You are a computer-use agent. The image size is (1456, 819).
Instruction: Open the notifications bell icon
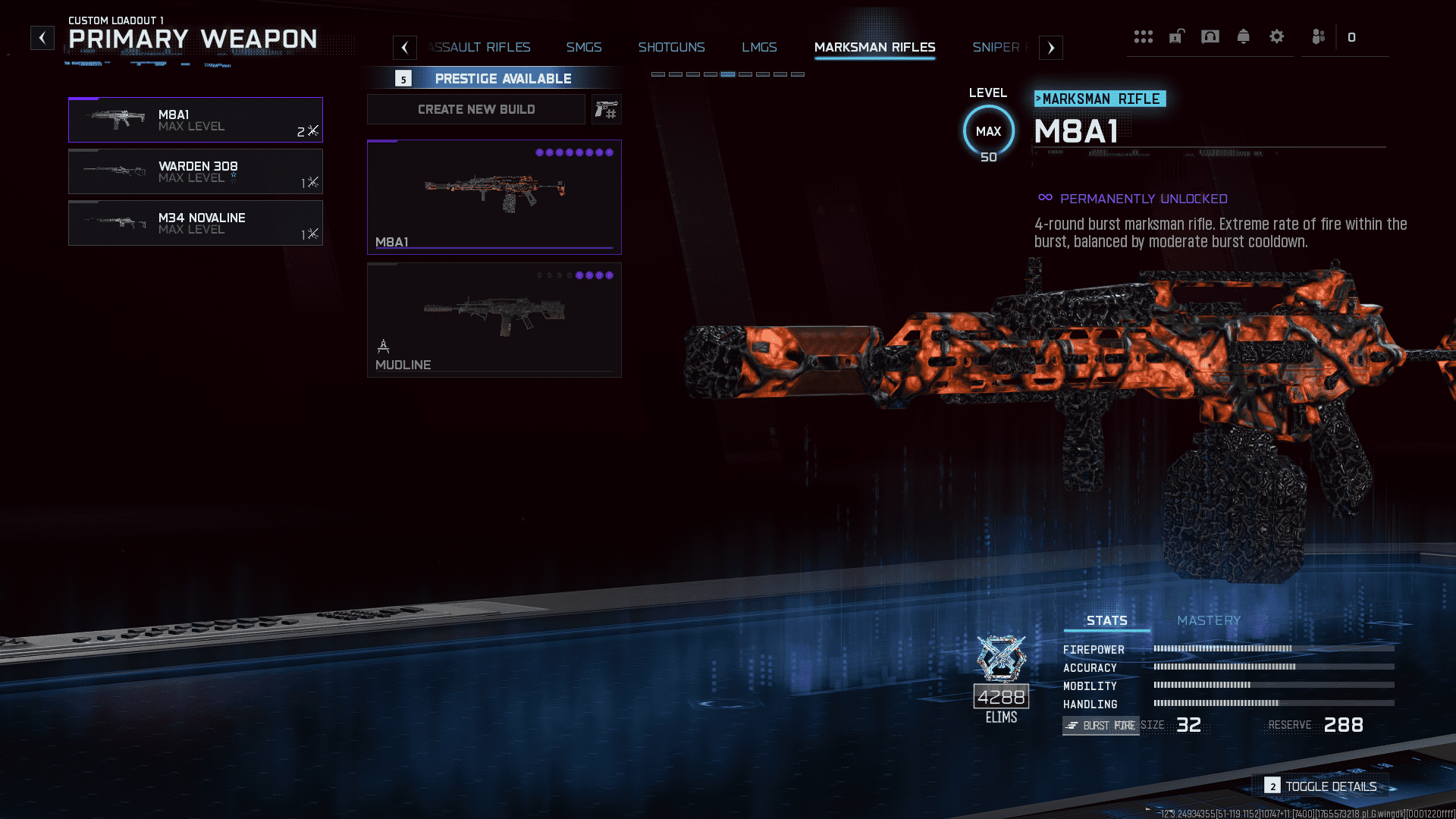1244,36
